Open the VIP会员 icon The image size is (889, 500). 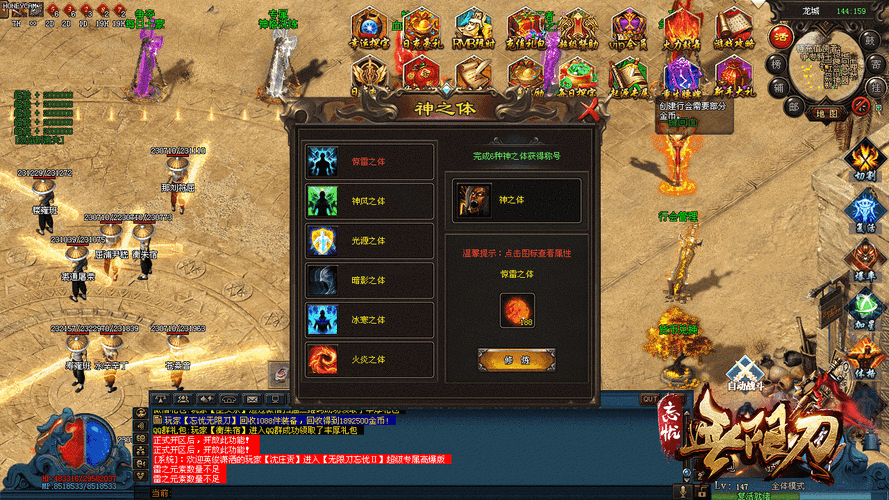[x=629, y=28]
